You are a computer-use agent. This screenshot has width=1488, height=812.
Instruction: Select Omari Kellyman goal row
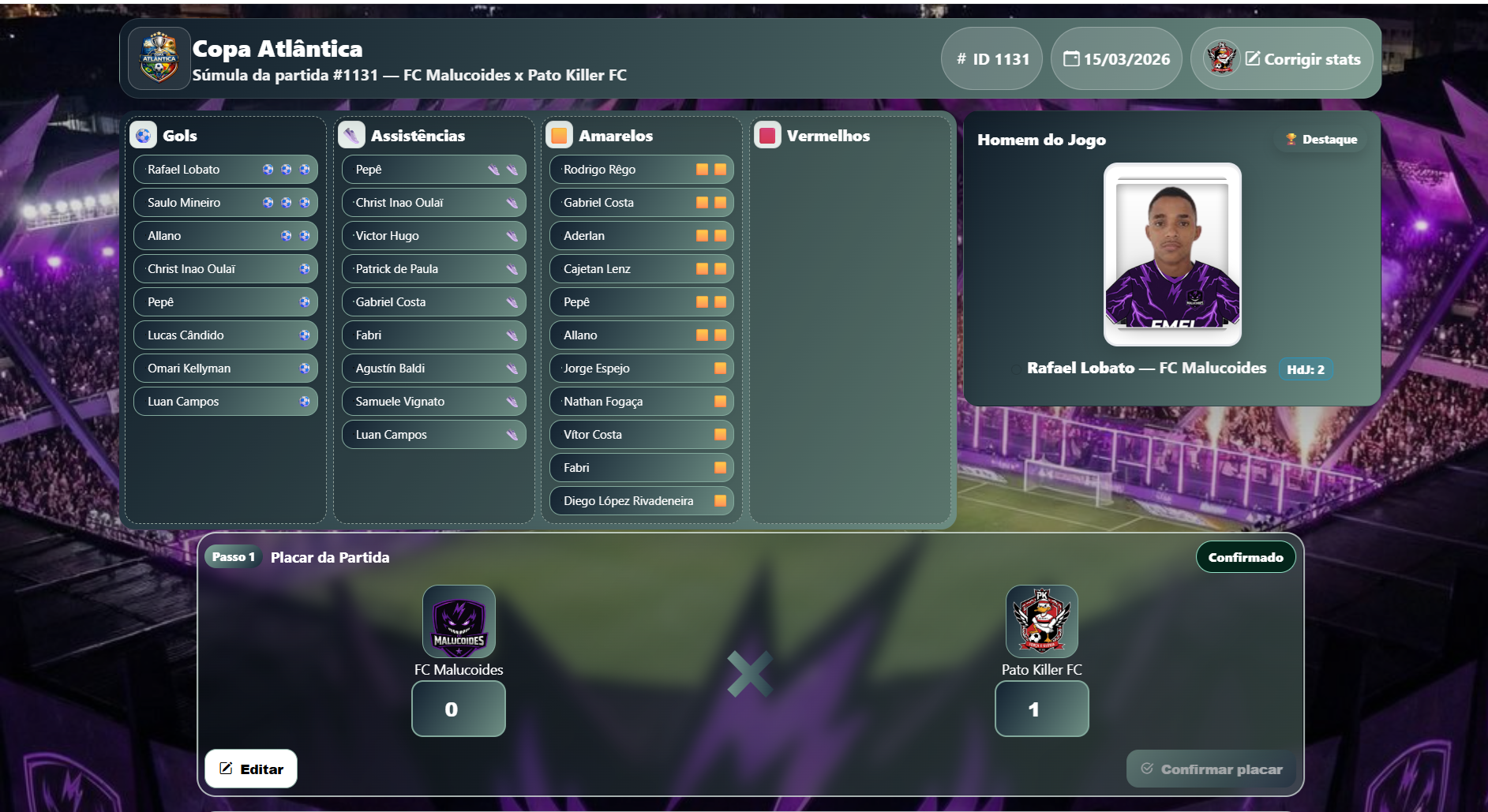click(x=225, y=369)
